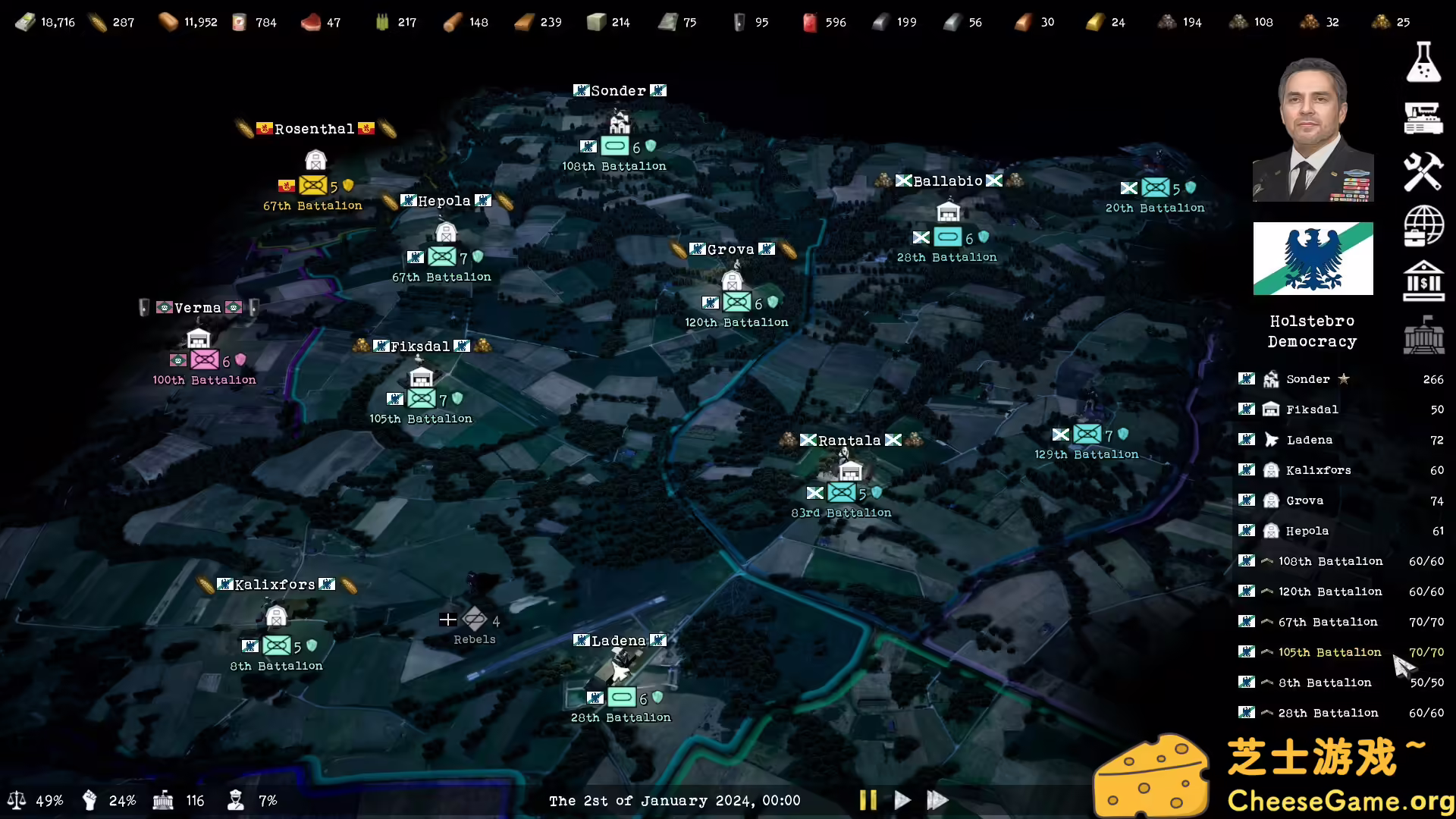
Task: Resume normal game speed with play button
Action: (x=902, y=800)
